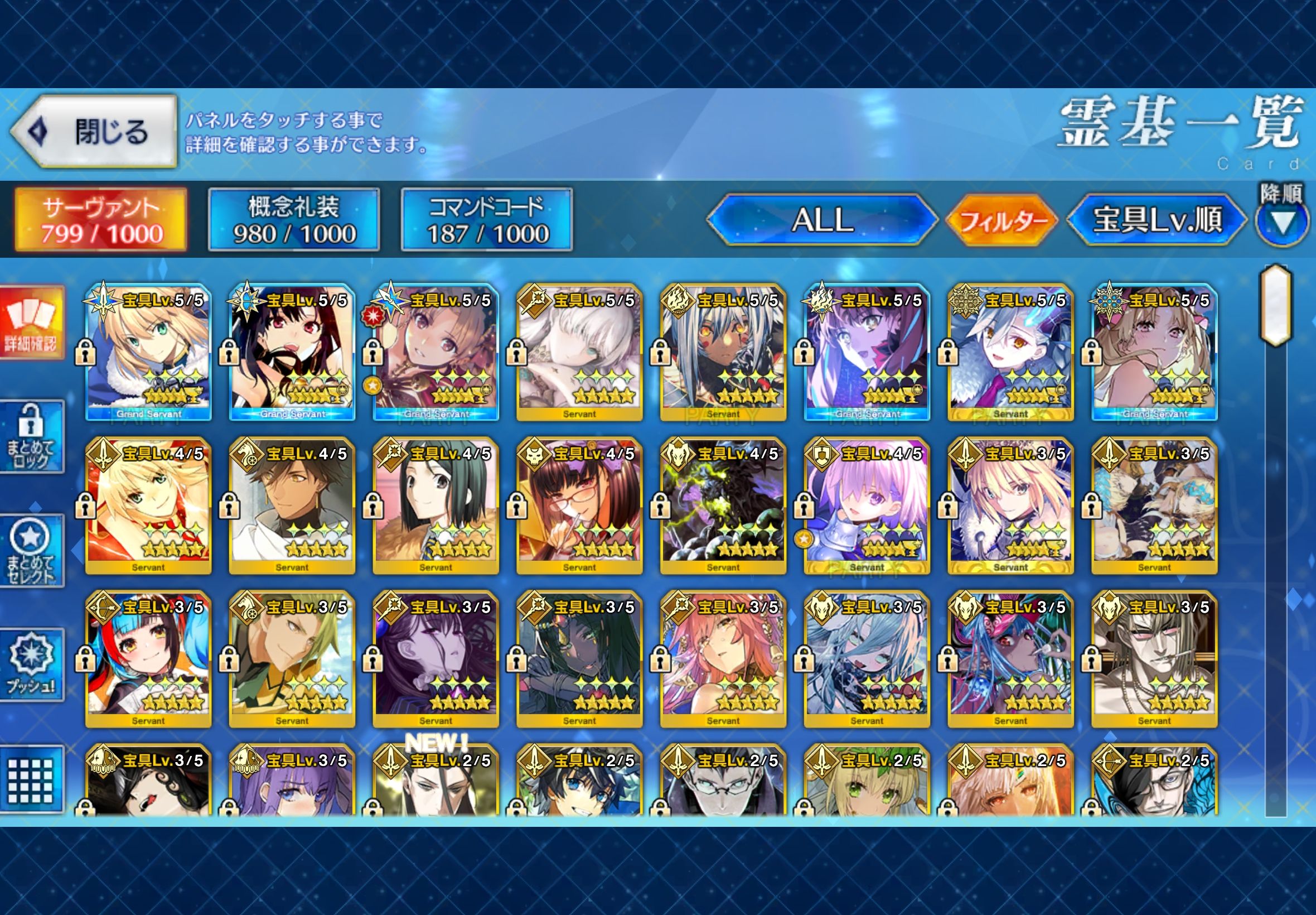1316x915 pixels.
Task: Select the まとめてロック bulk lock button
Action: coord(32,436)
